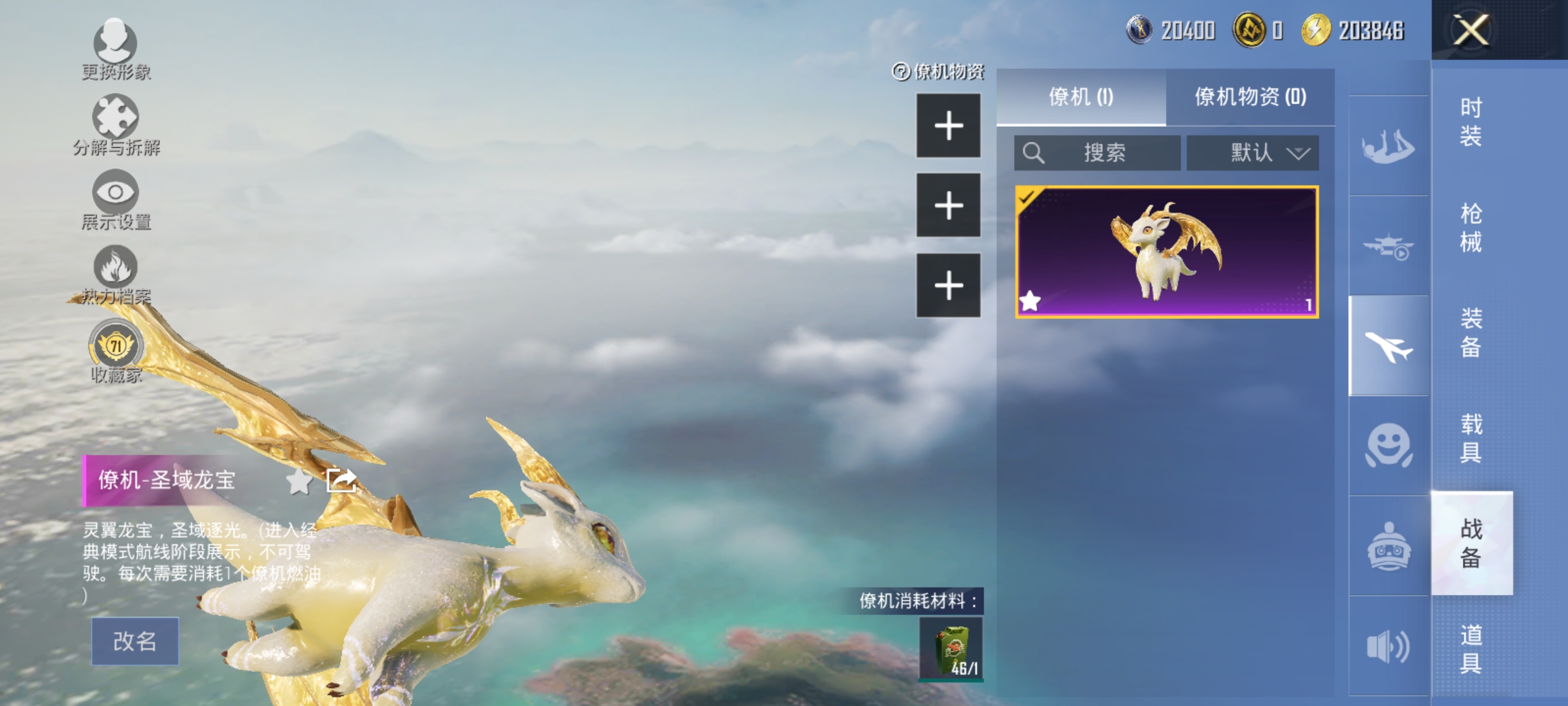Click the 搜索 search input field

coord(1098,152)
